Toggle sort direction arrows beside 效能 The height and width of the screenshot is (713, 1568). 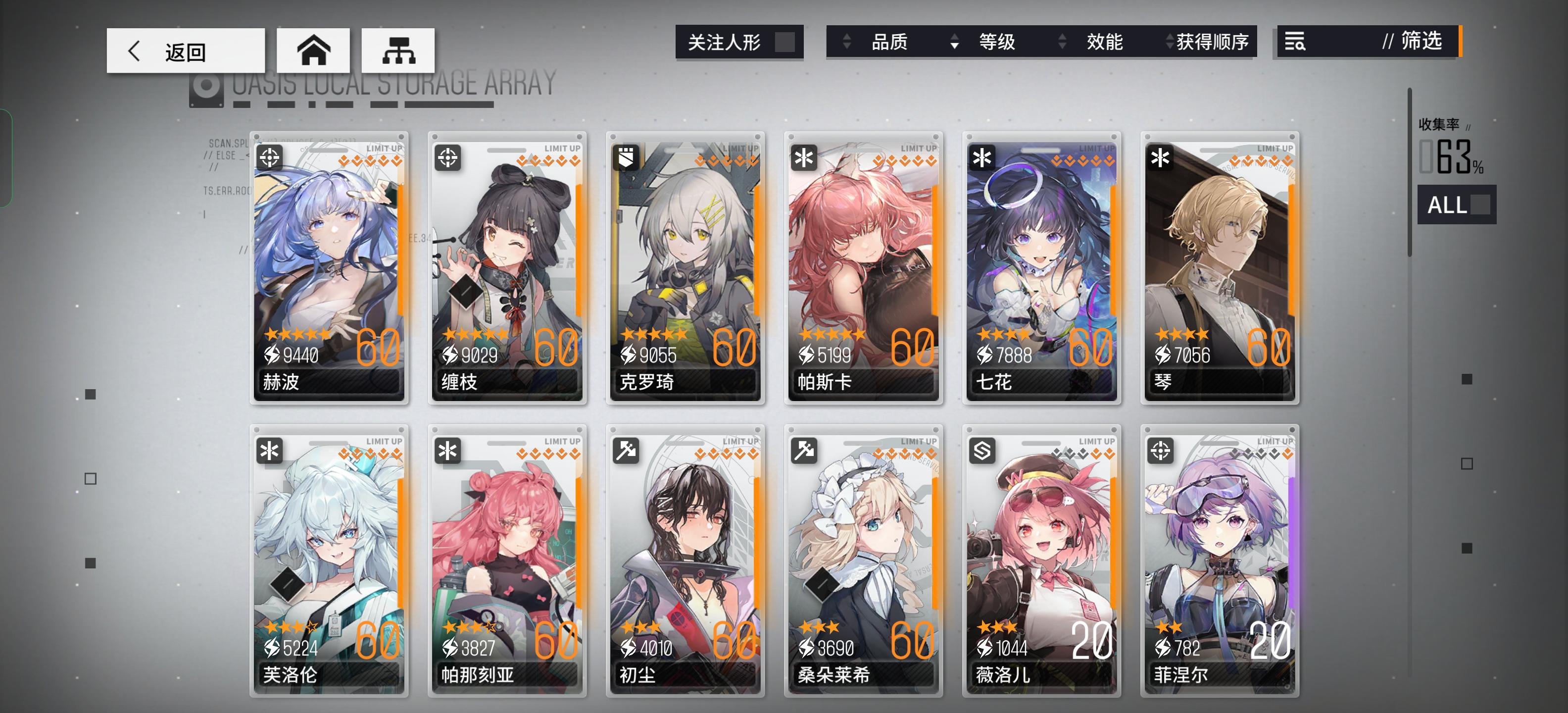coord(1063,43)
